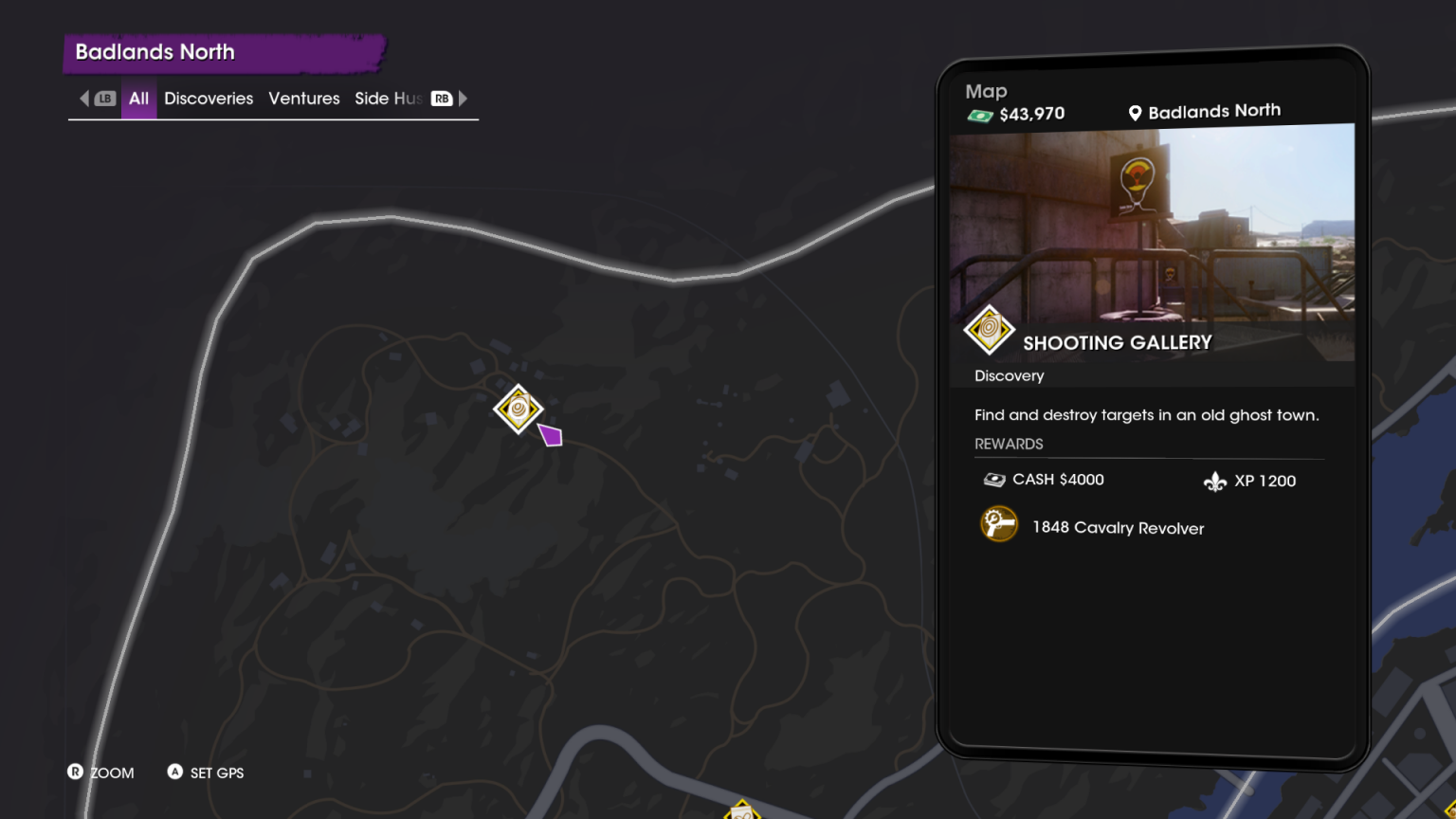Screen dimensions: 1456x819
Task: Click the fleur-de-lis XP icon
Action: coord(1216,481)
